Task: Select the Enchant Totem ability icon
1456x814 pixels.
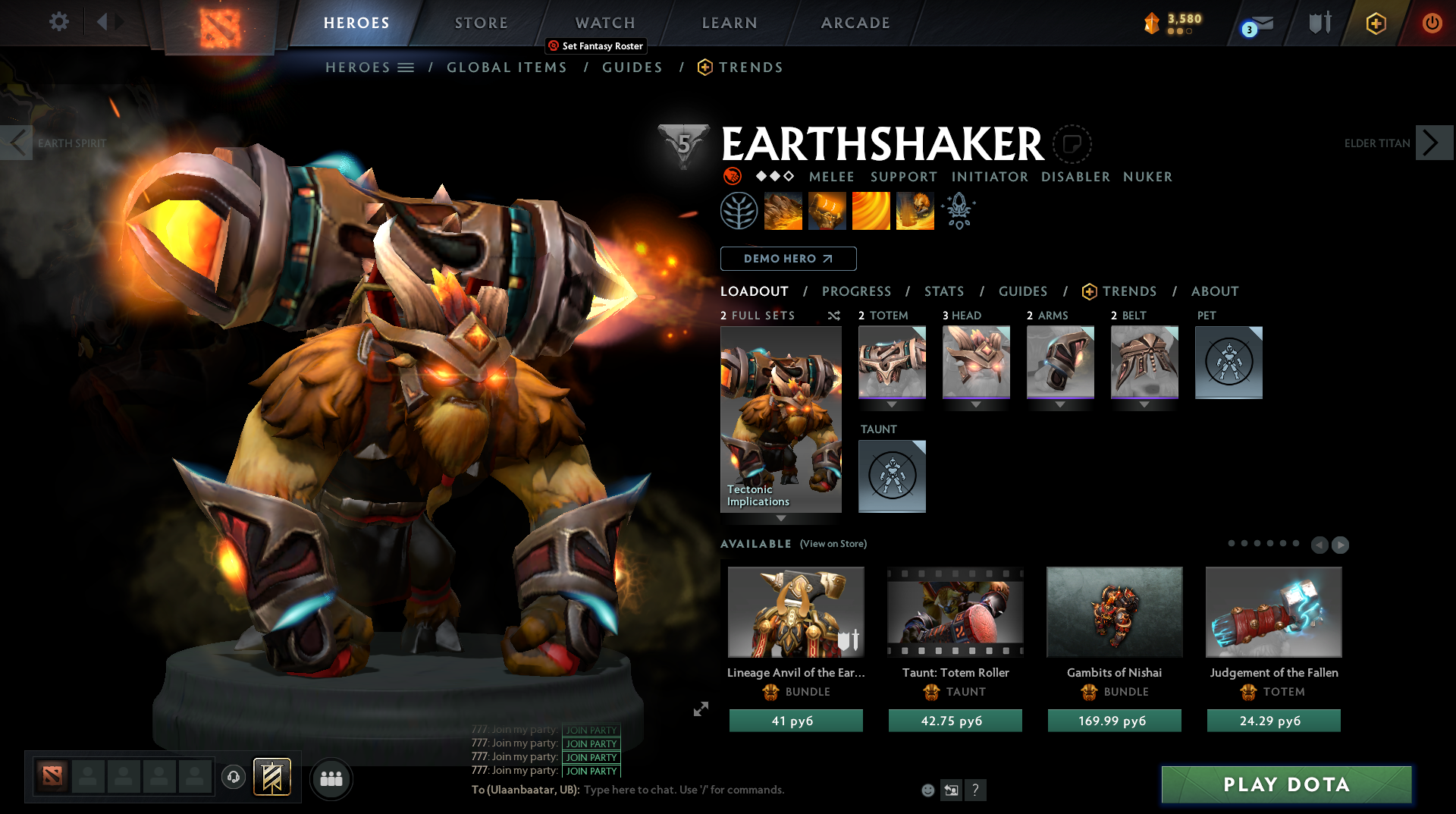Action: coord(827,211)
